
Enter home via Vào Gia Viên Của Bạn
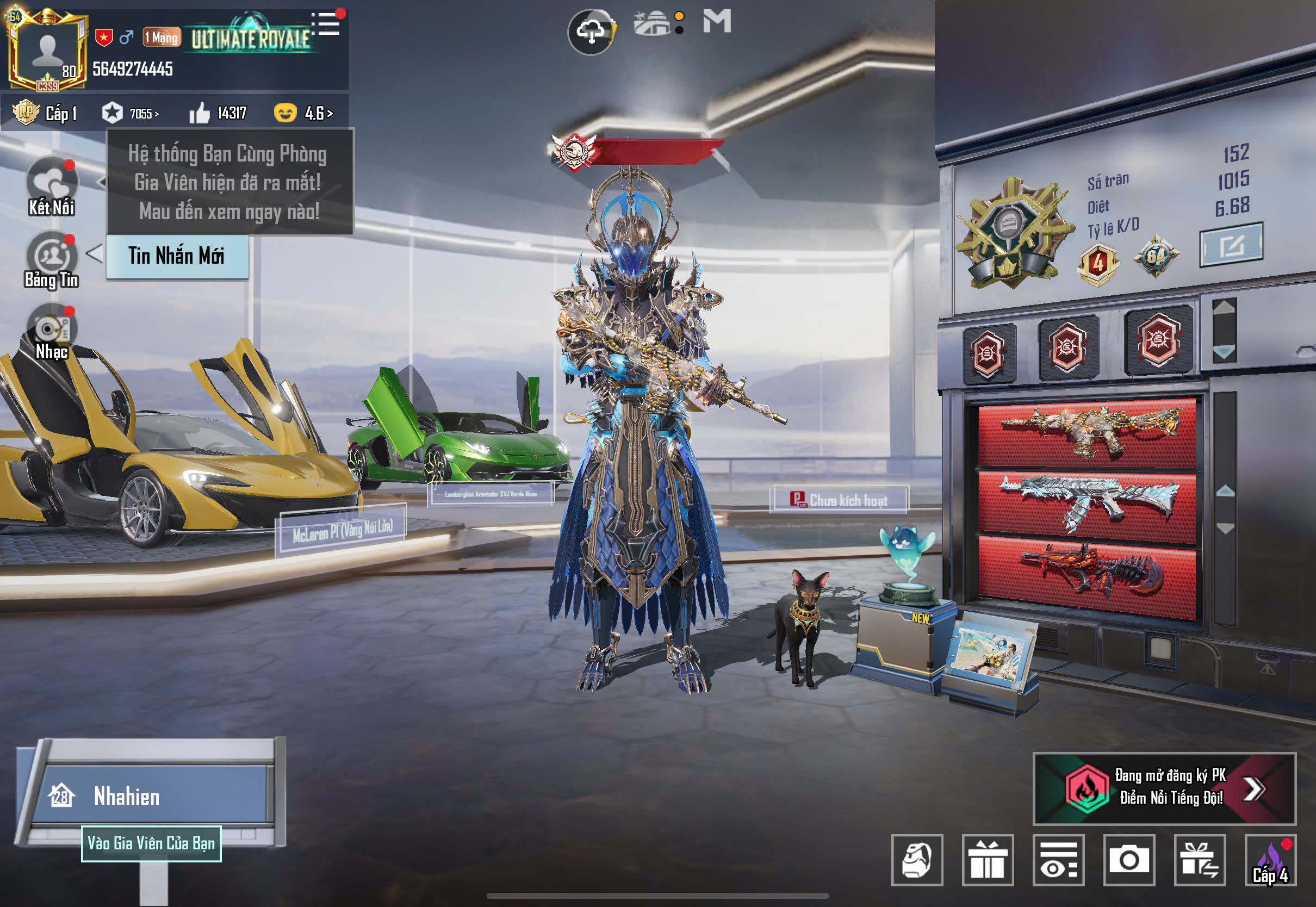coord(151,843)
